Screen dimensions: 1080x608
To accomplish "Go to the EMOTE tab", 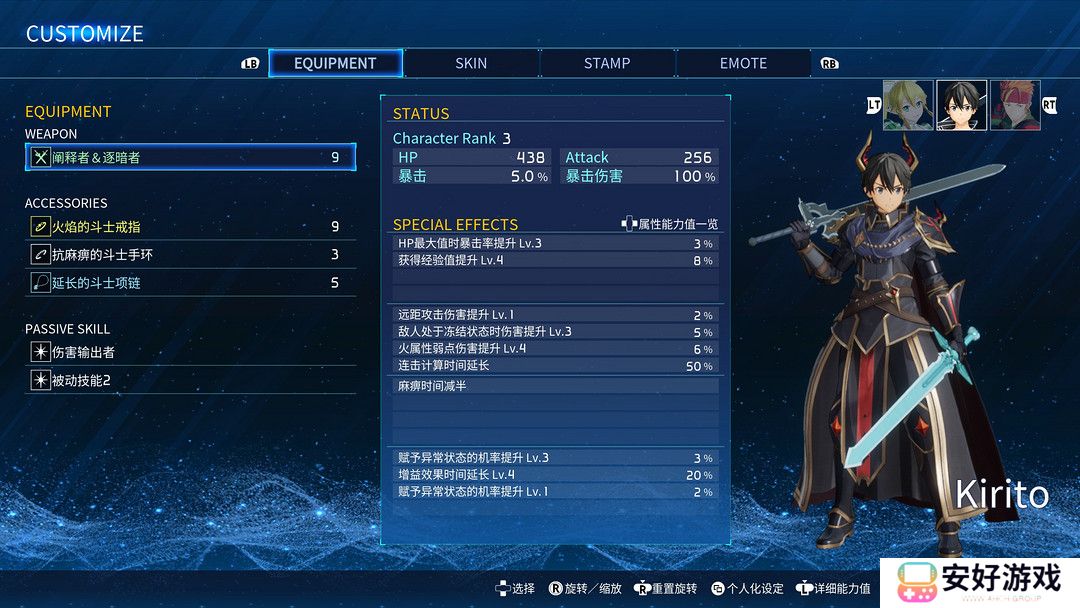I will (x=743, y=63).
